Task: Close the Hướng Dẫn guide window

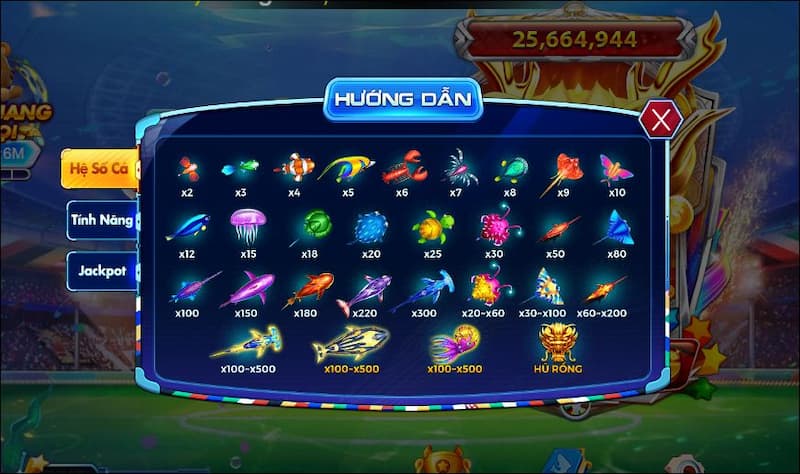Action: coord(660,121)
